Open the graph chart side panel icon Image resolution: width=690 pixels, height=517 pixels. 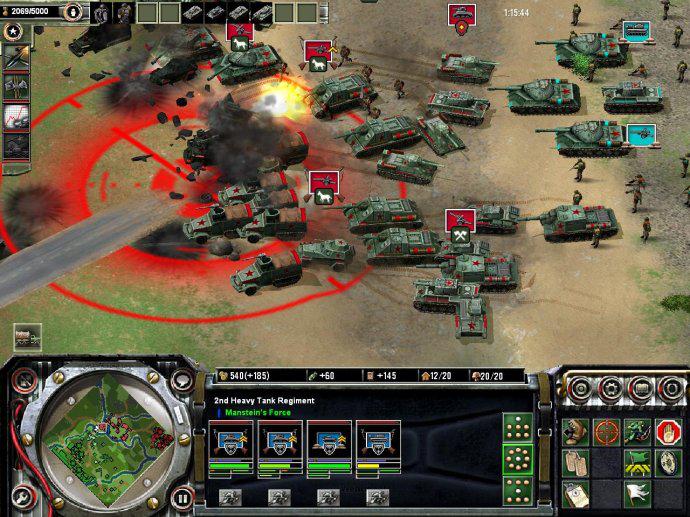coord(18,115)
